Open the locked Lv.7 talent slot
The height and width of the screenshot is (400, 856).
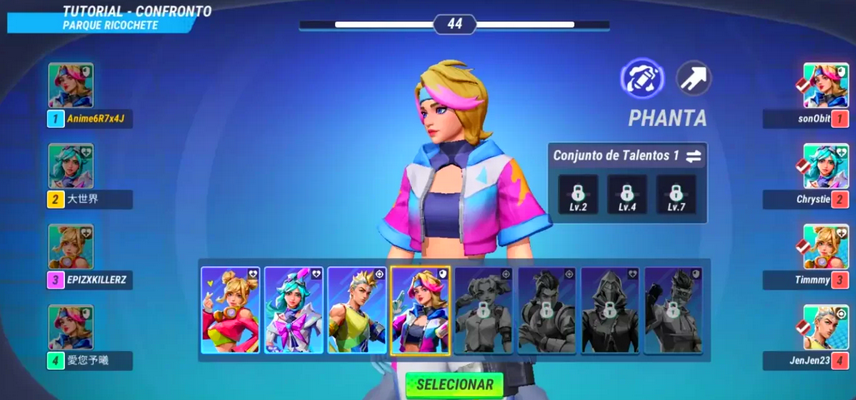(x=675, y=194)
